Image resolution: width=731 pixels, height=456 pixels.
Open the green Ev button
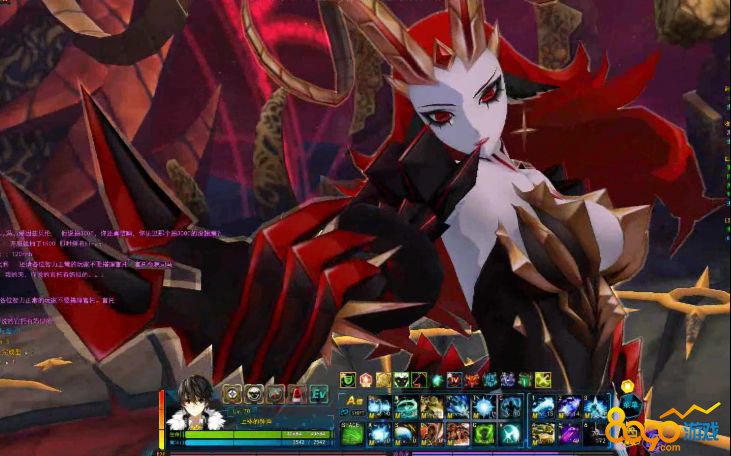click(320, 394)
